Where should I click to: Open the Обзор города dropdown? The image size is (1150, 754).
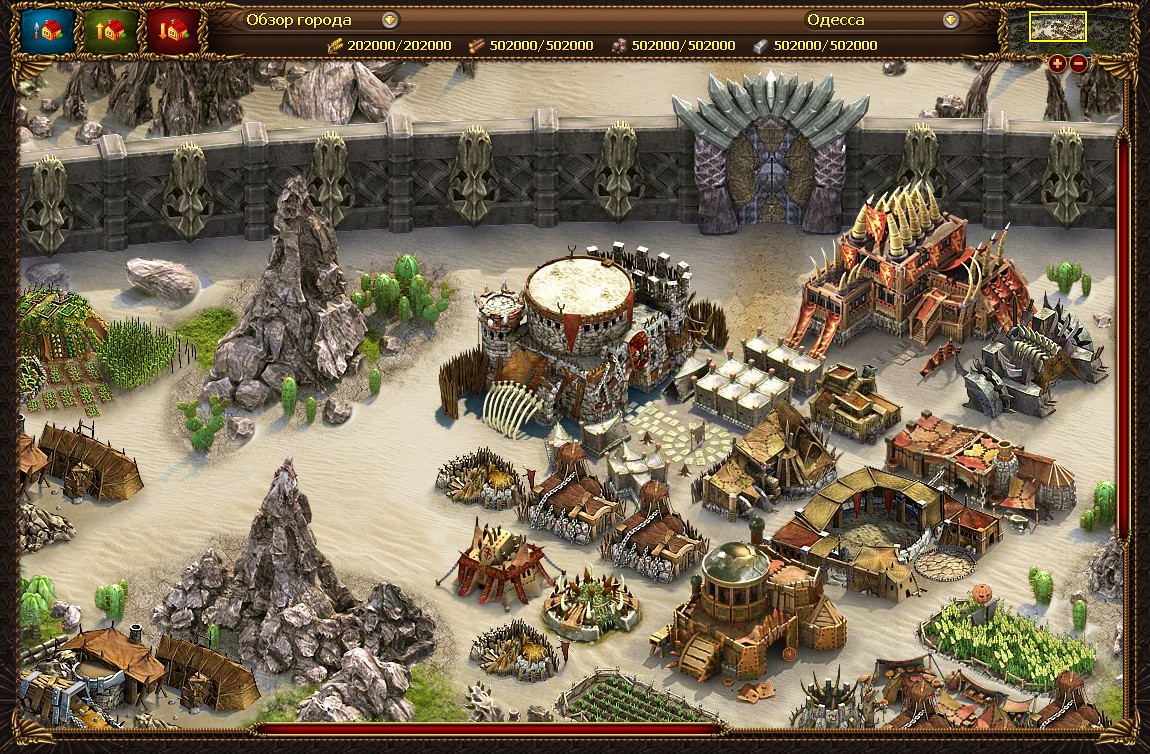pos(390,20)
